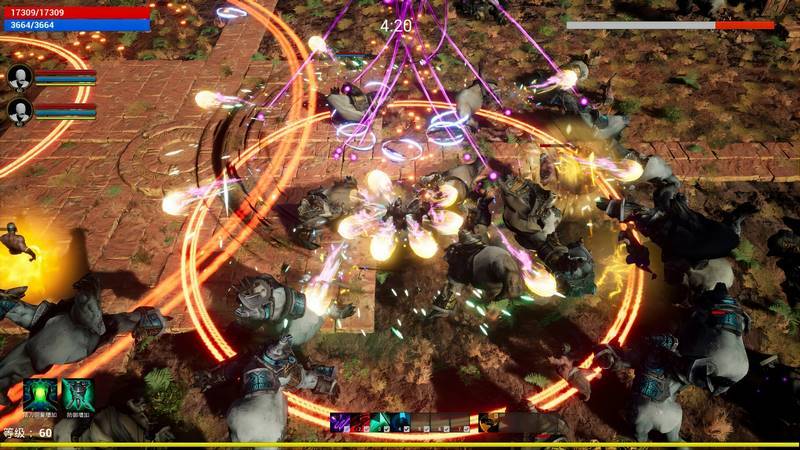Inspect the teal defense-increase buff icon
Screen dimensions: 800x450
click(78, 395)
